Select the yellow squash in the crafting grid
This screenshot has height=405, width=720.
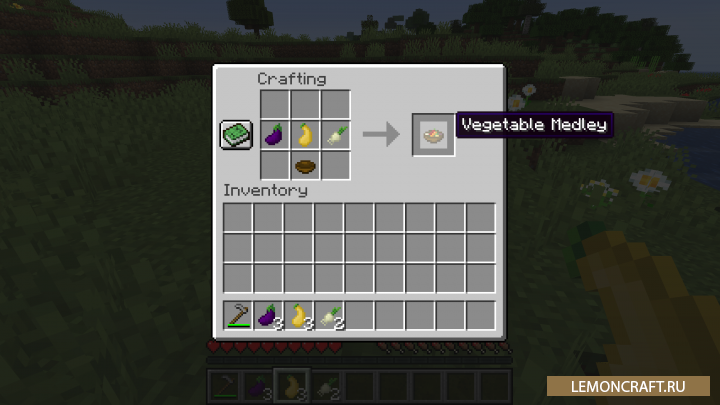point(305,134)
